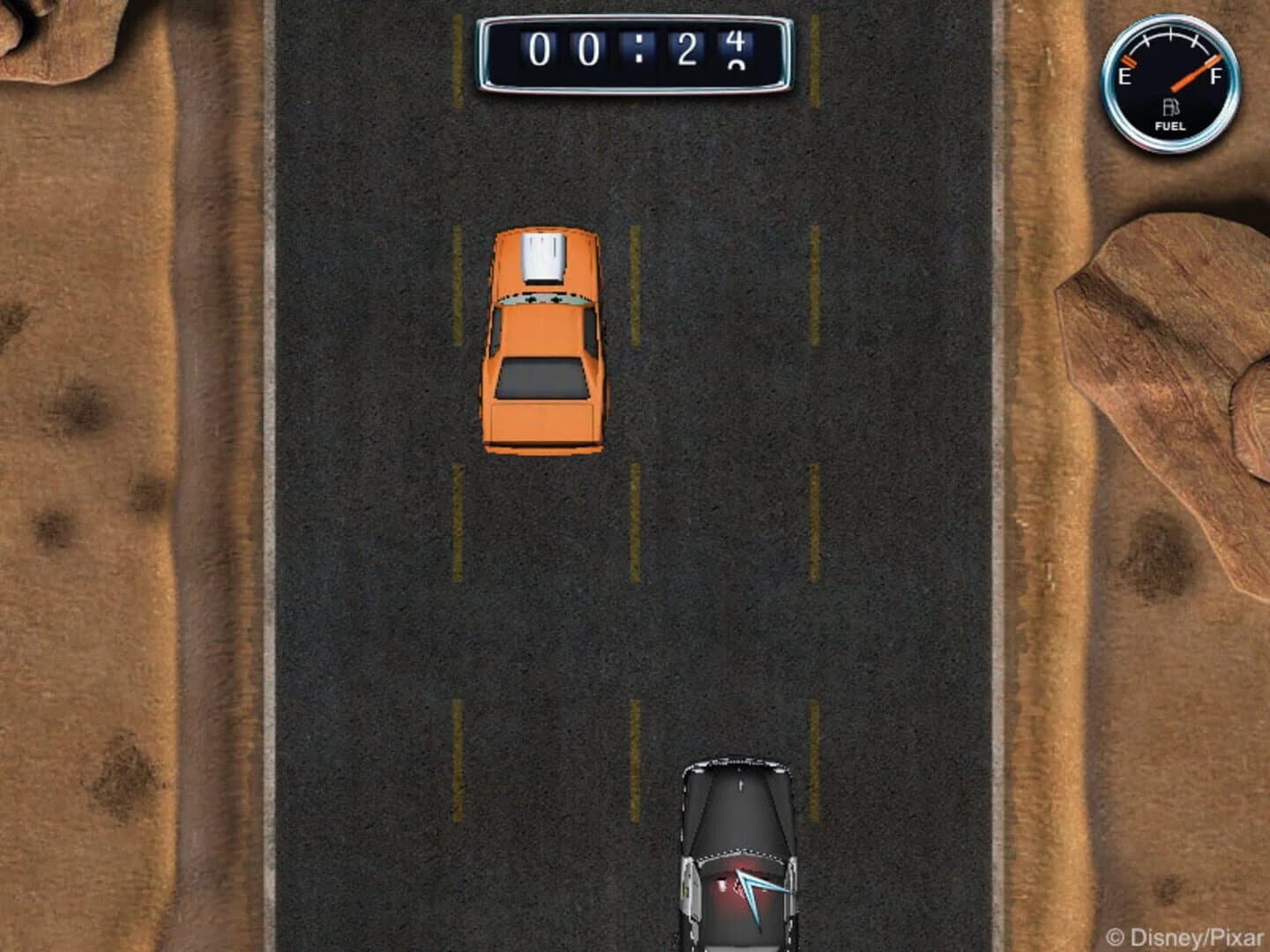Viewport: 1270px width, 952px height.
Task: Click the F marking on the fuel gauge
Action: click(x=1216, y=78)
